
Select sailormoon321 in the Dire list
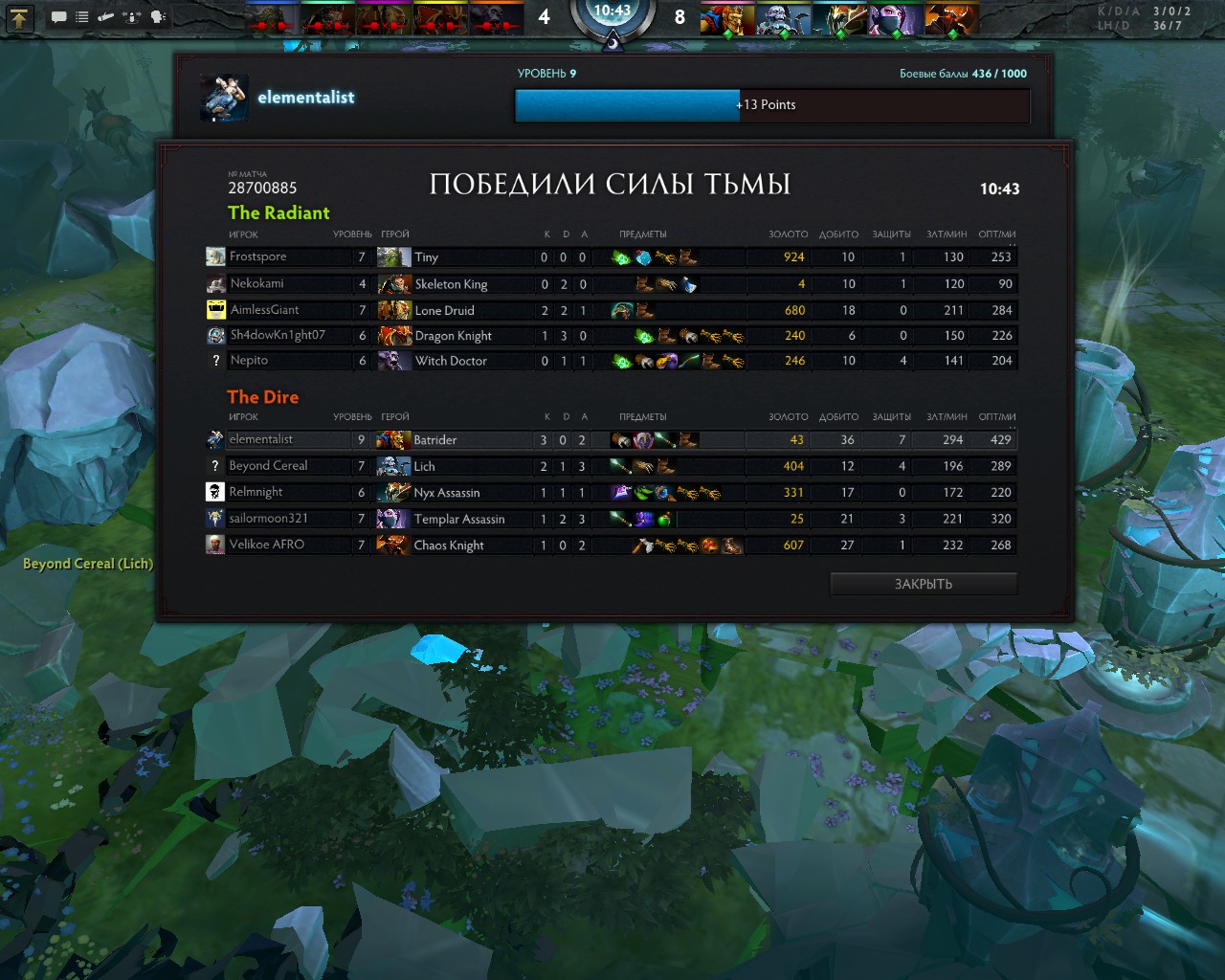click(268, 519)
